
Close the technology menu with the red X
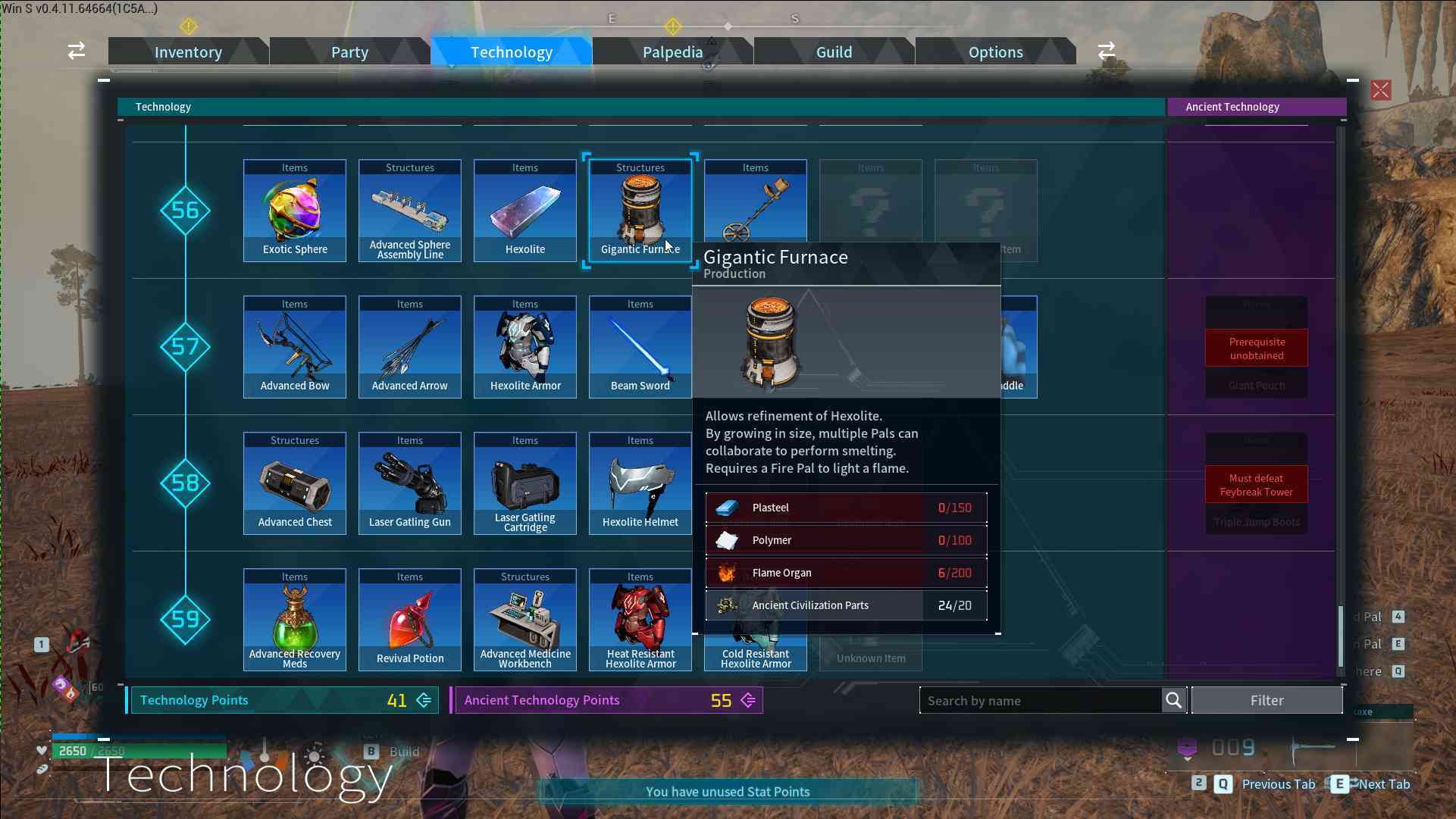[x=1380, y=91]
